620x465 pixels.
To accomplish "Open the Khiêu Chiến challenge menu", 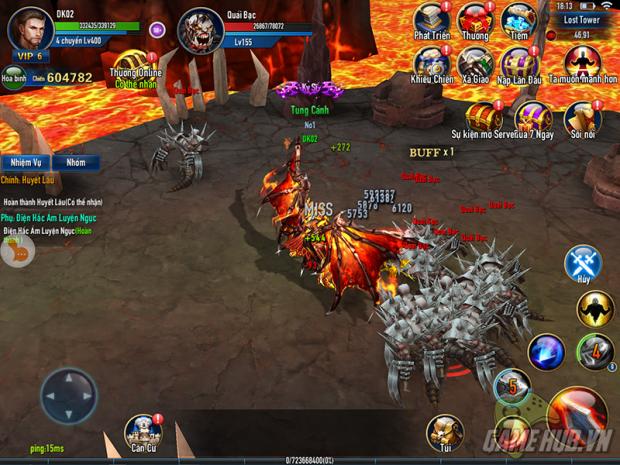I will [430, 63].
